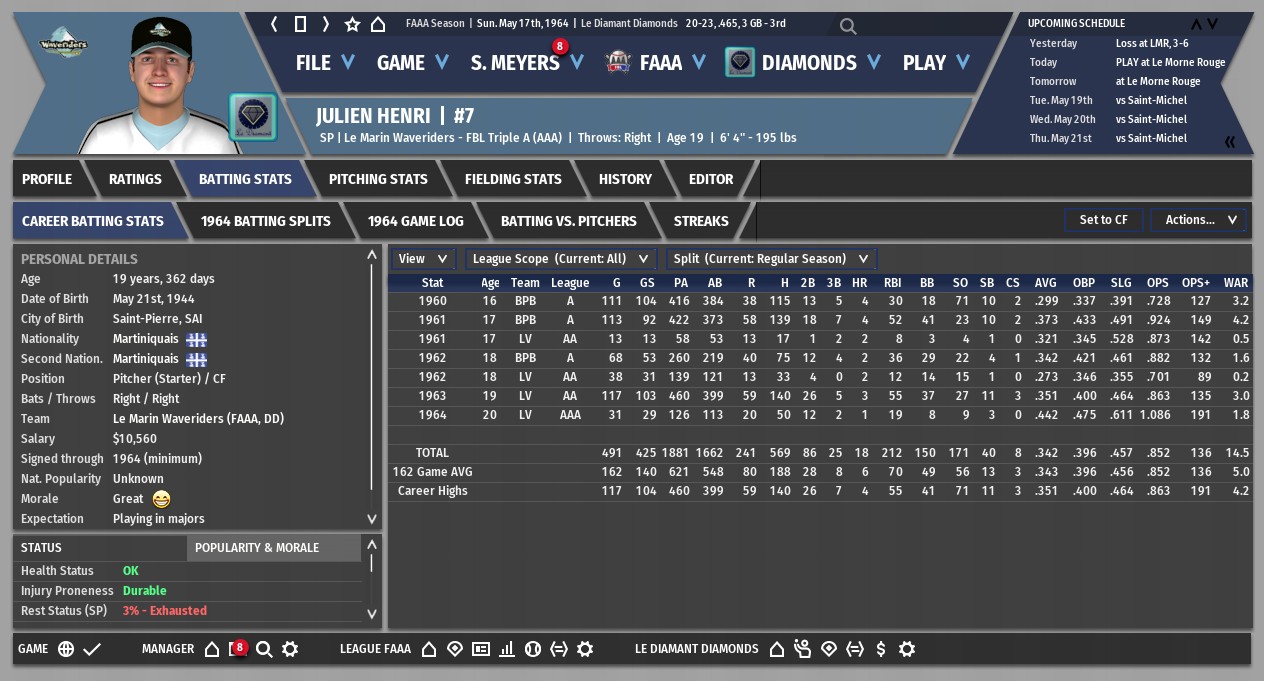Switch to the Profile tab
This screenshot has width=1264, height=681.
(47, 179)
